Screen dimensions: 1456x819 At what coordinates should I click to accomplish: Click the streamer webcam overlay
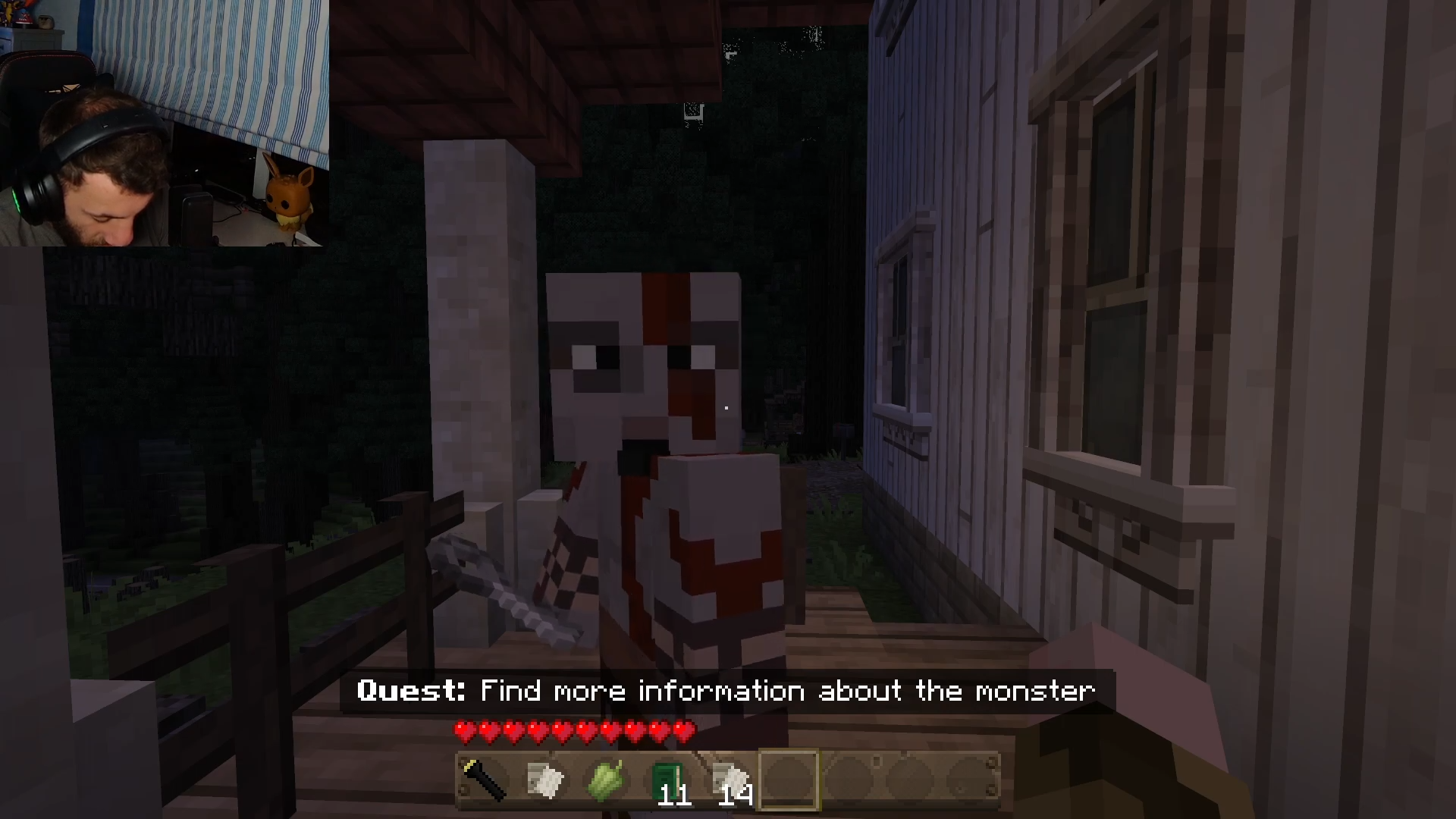click(164, 123)
